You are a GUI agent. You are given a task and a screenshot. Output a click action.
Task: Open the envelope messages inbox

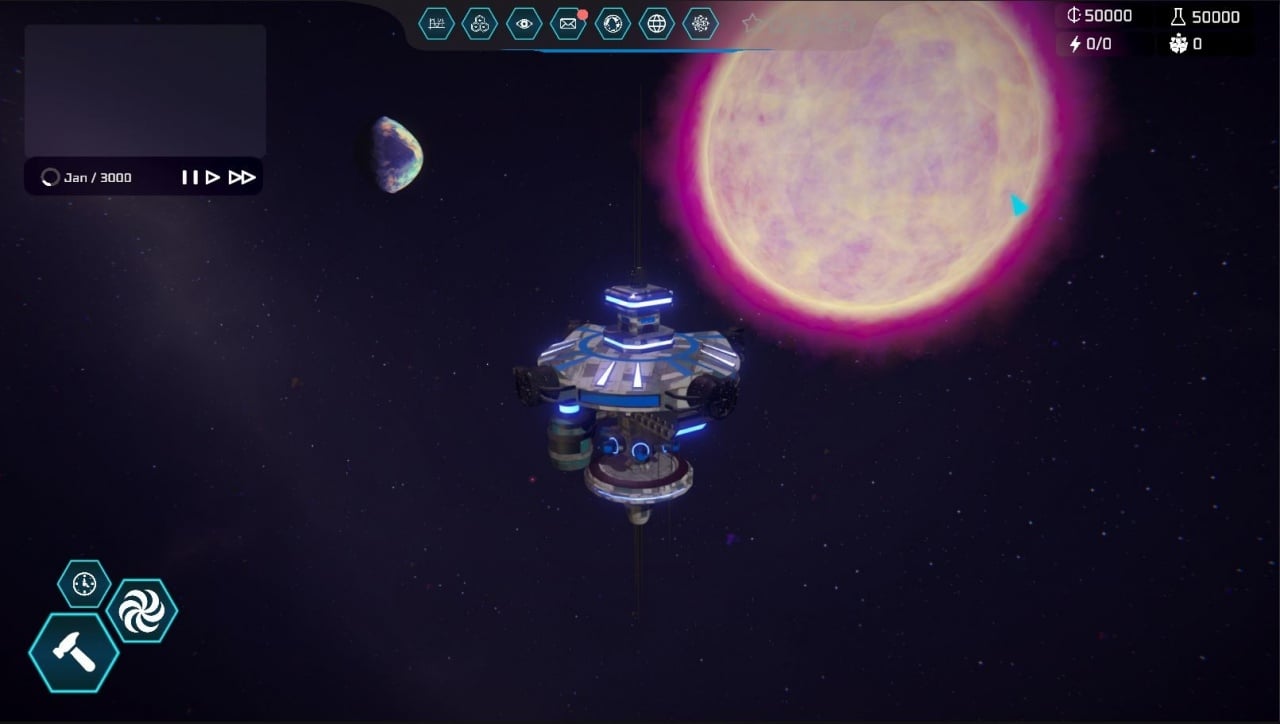(568, 24)
